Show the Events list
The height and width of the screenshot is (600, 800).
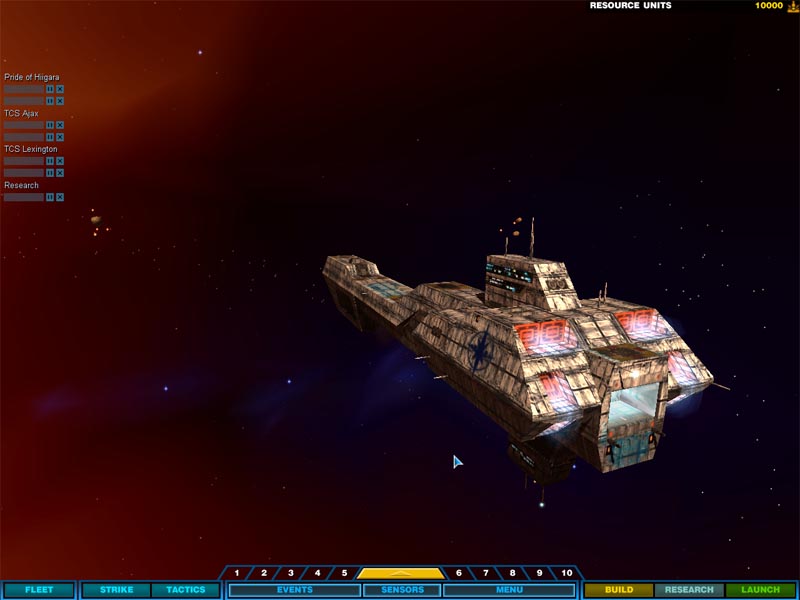(x=295, y=590)
